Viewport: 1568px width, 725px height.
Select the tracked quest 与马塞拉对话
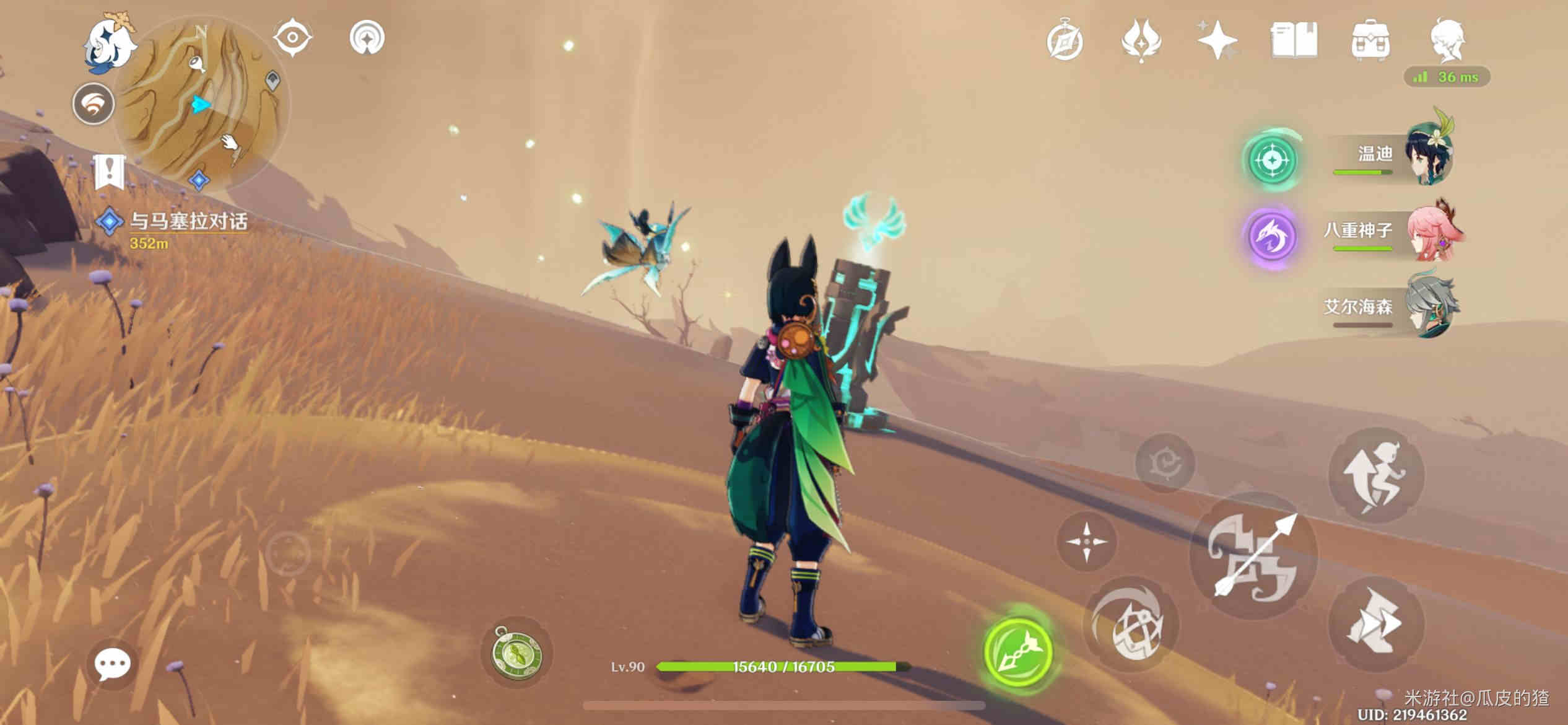click(188, 222)
